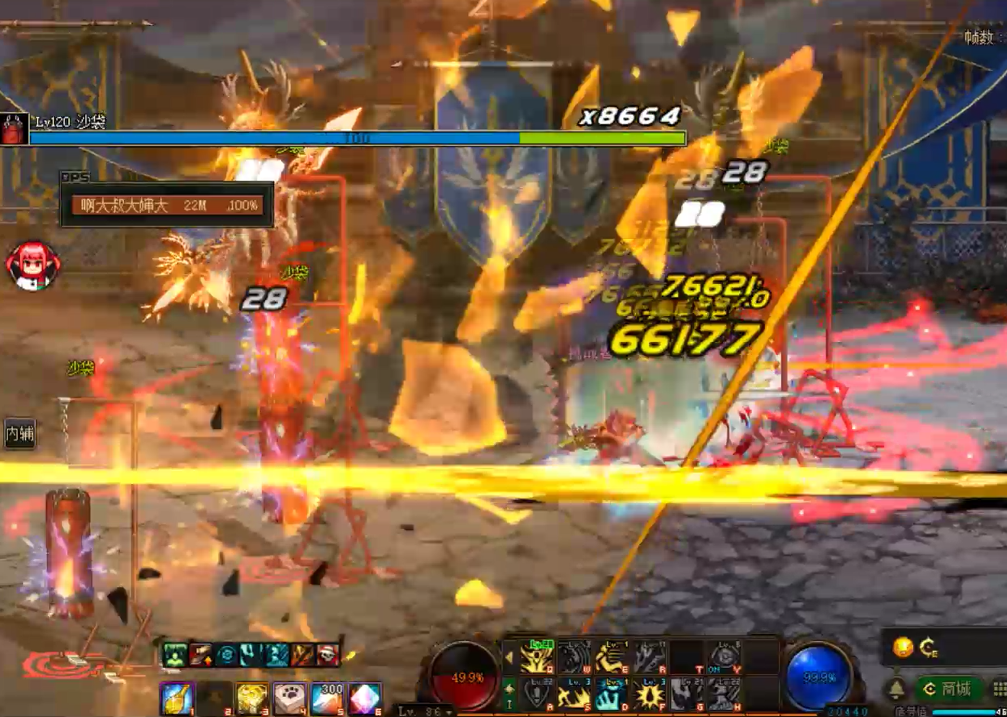The image size is (1007, 717).
Task: Use the golden potion in quick slot 1
Action: click(177, 697)
